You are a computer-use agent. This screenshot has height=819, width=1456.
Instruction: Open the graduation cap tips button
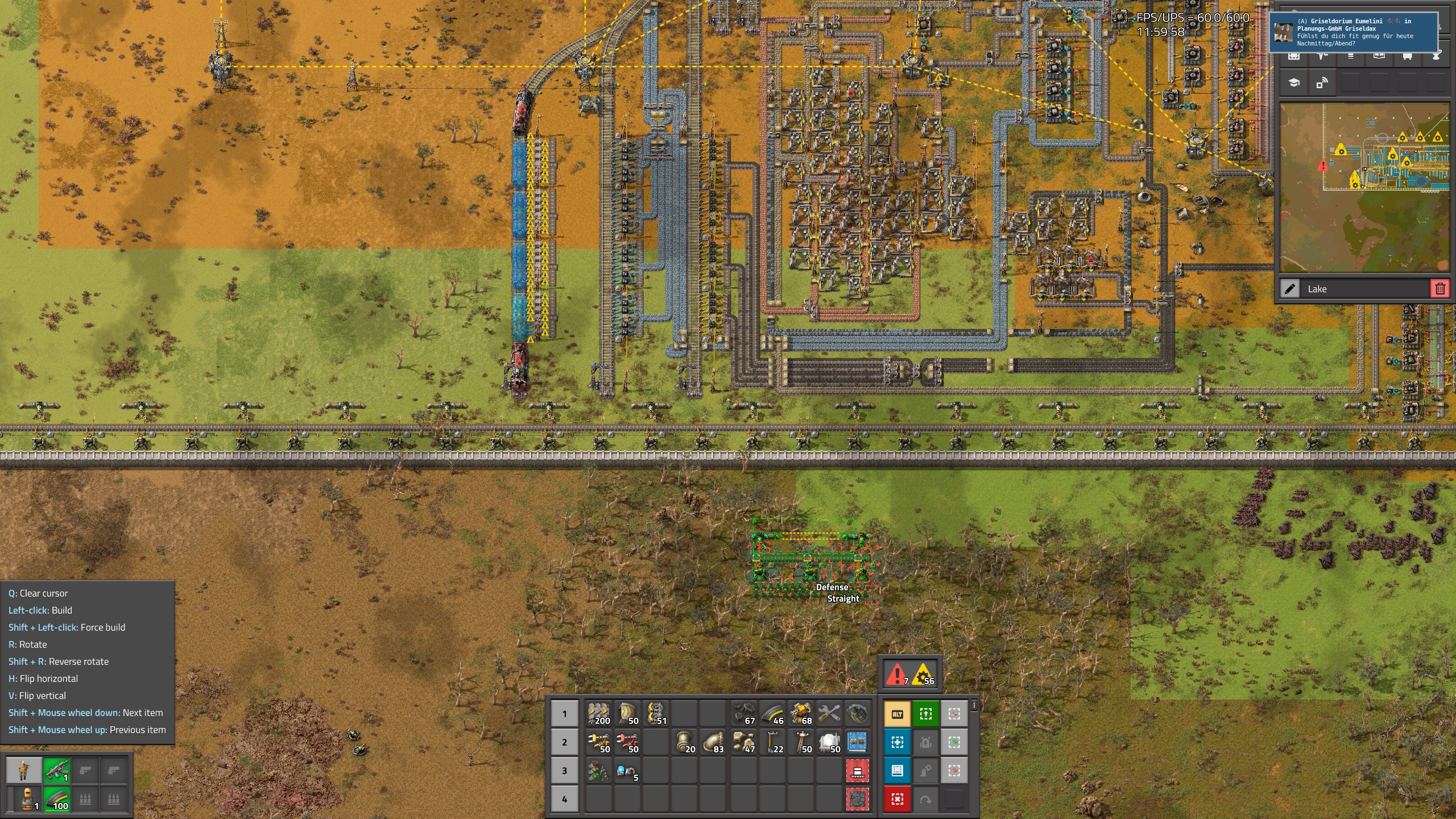(1294, 83)
